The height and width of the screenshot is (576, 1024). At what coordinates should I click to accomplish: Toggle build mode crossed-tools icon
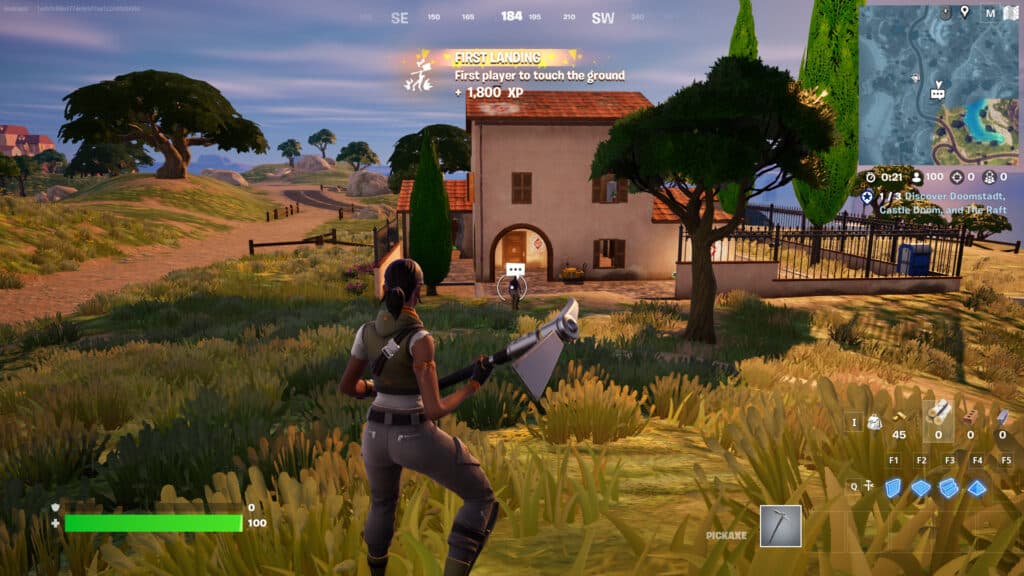(x=868, y=487)
